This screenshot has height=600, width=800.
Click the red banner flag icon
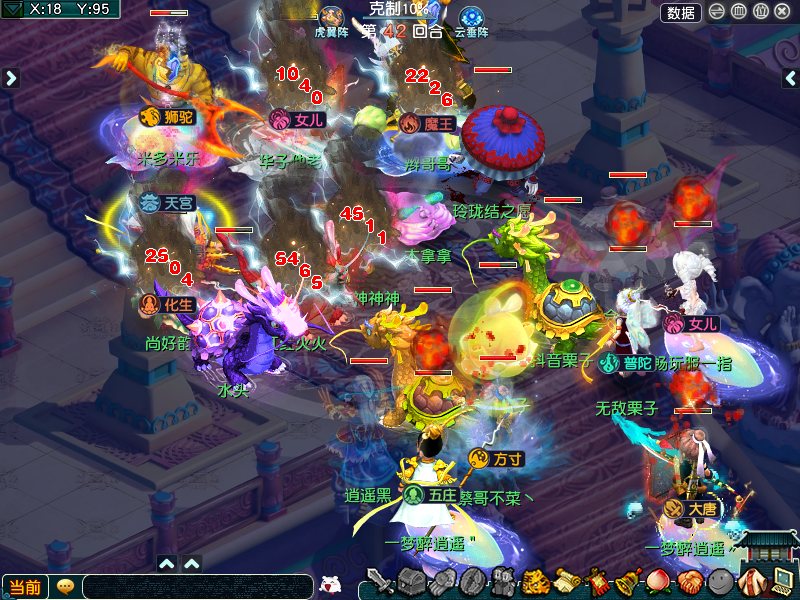pyautogui.click(x=597, y=581)
